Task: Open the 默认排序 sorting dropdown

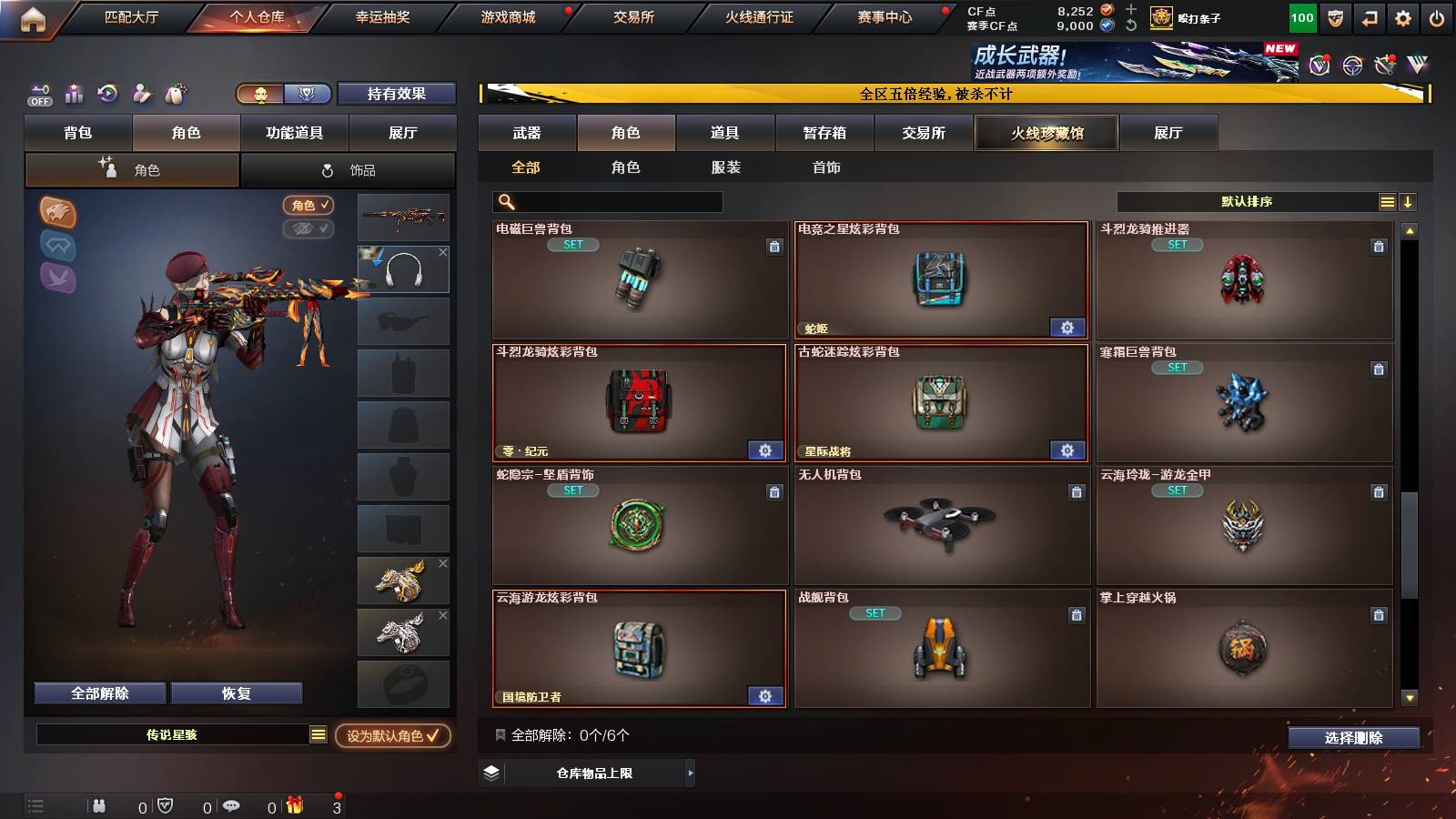Action: [1247, 201]
